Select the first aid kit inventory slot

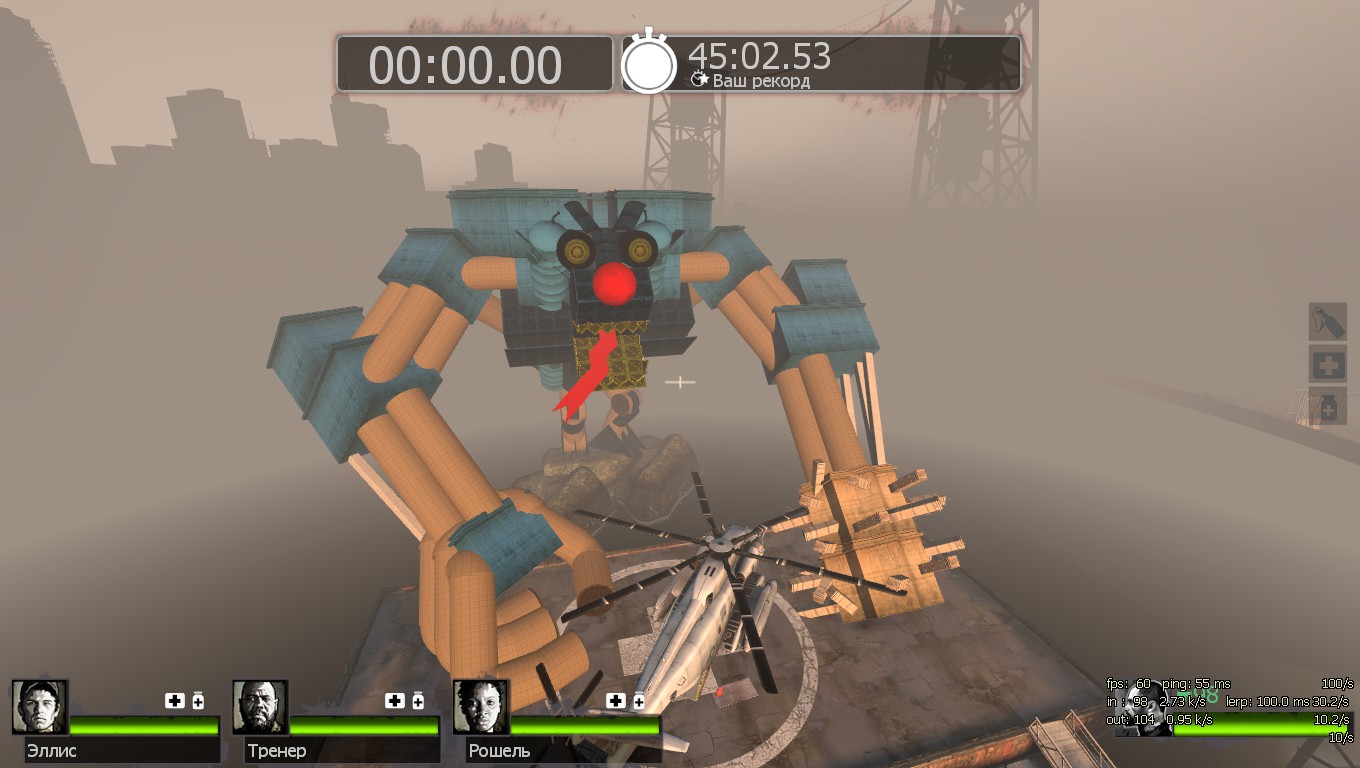tap(1328, 365)
